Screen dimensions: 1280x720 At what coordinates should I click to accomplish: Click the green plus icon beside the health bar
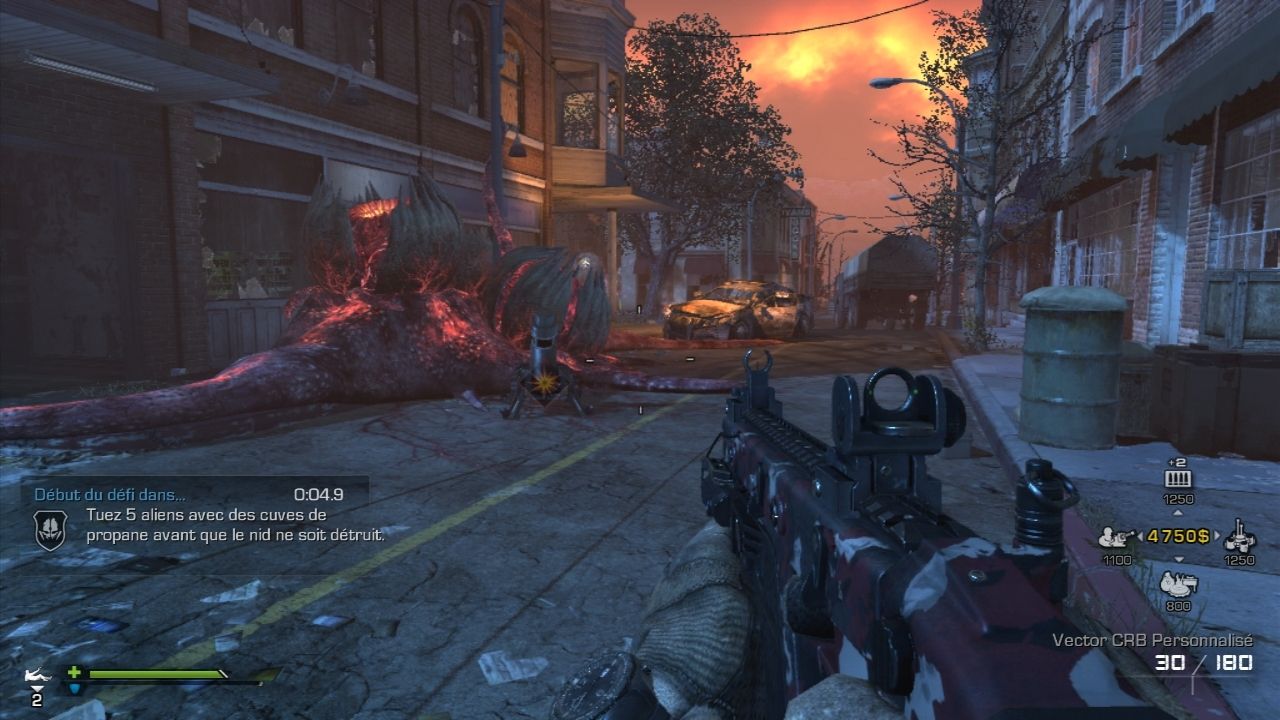point(74,673)
